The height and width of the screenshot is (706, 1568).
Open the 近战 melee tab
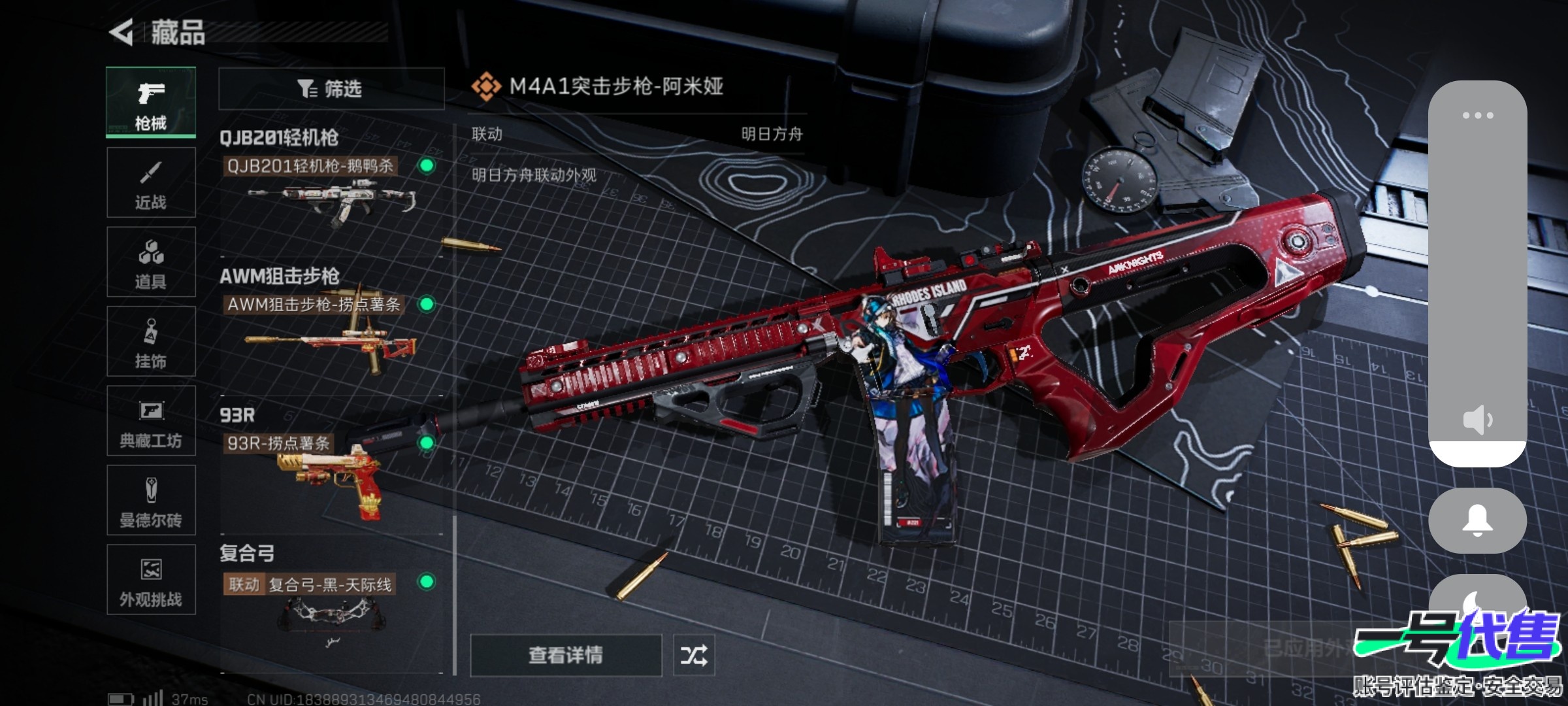coord(151,182)
